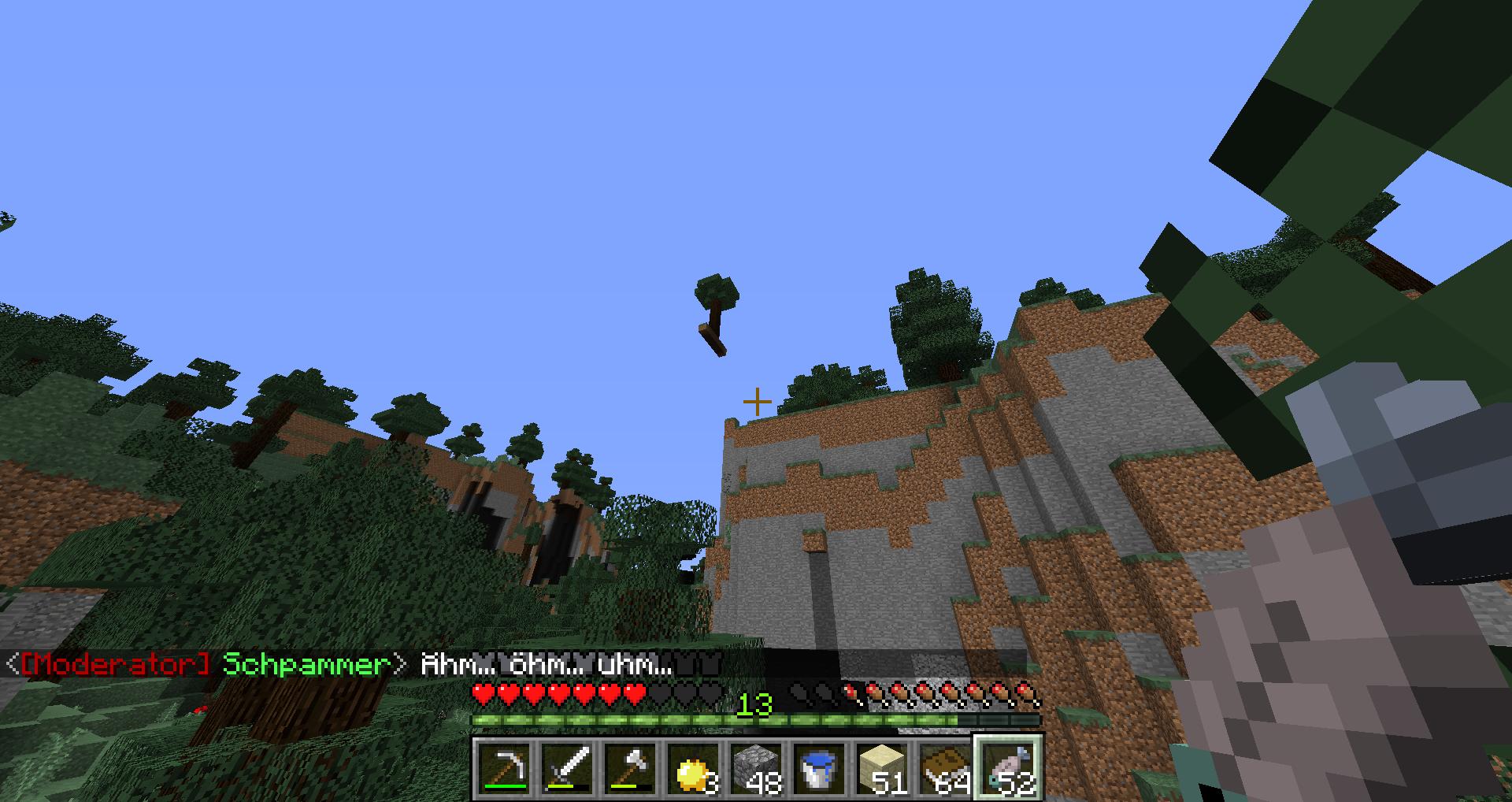Screen dimensions: 1512x802
Task: Choose the iron sword in the hotbar
Action: (x=568, y=768)
